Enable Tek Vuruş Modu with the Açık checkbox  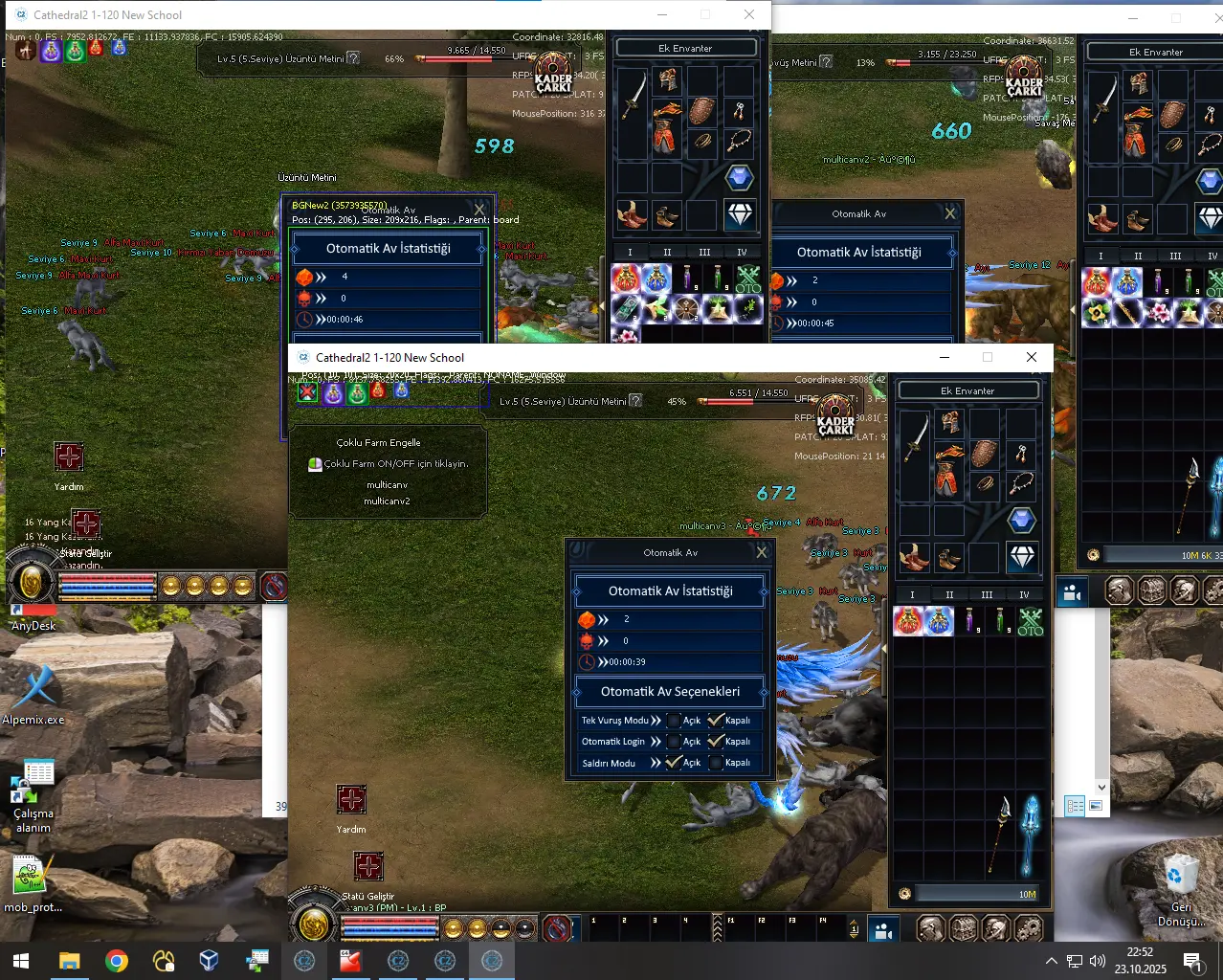(x=674, y=721)
